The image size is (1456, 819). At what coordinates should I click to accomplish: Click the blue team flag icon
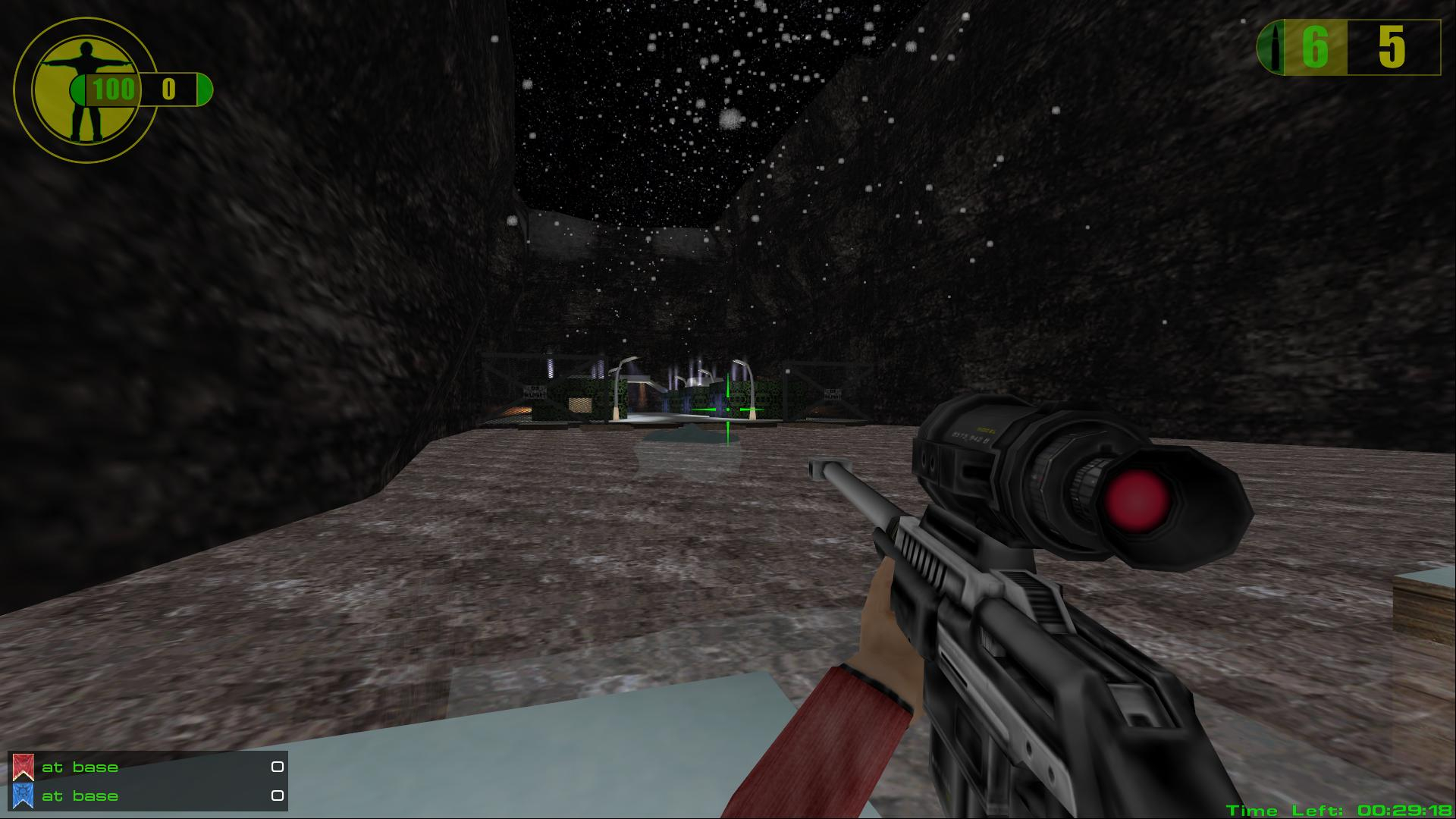click(x=23, y=796)
